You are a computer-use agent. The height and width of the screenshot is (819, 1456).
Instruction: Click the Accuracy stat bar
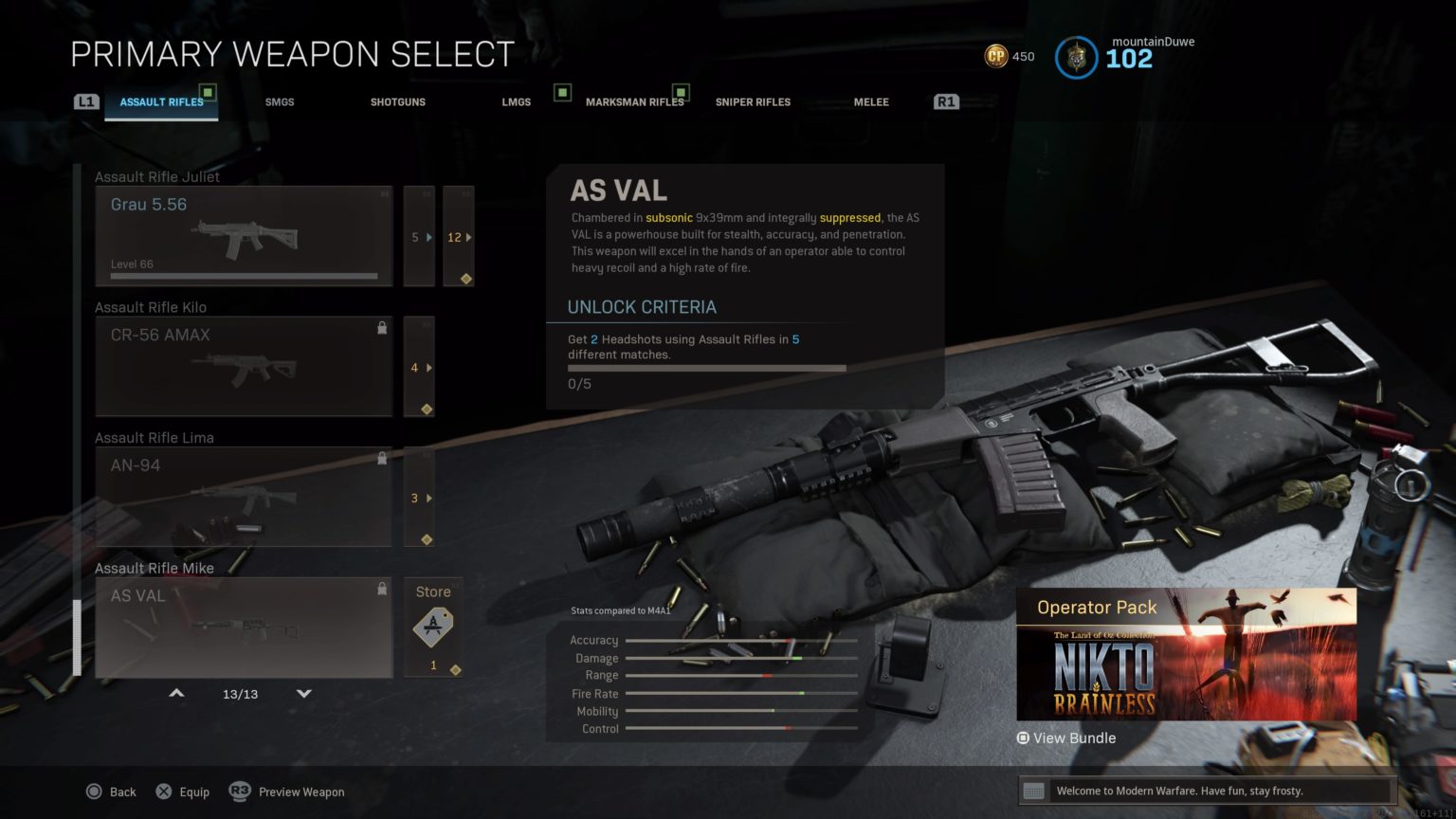tap(742, 640)
